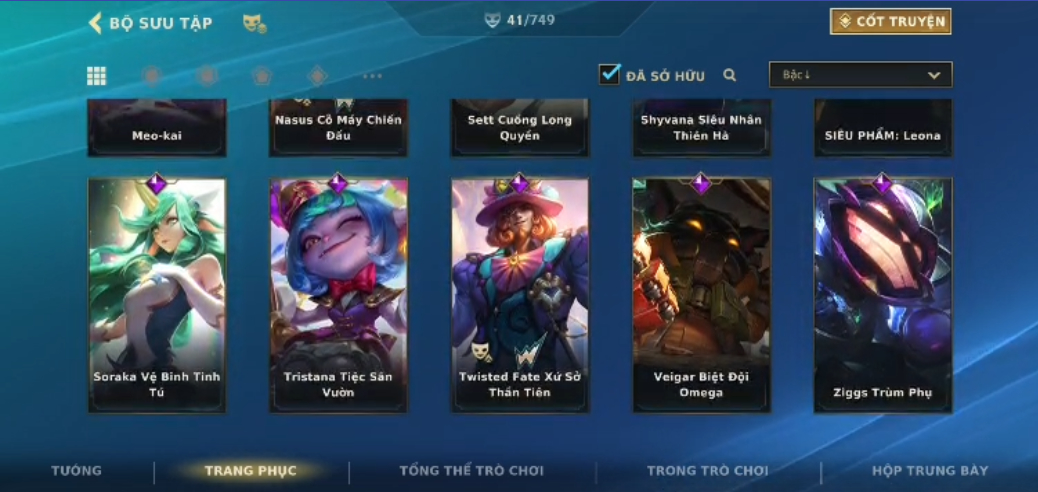Screen dimensions: 1038x492
Task: Select the grid view filter icon
Action: click(x=97, y=76)
